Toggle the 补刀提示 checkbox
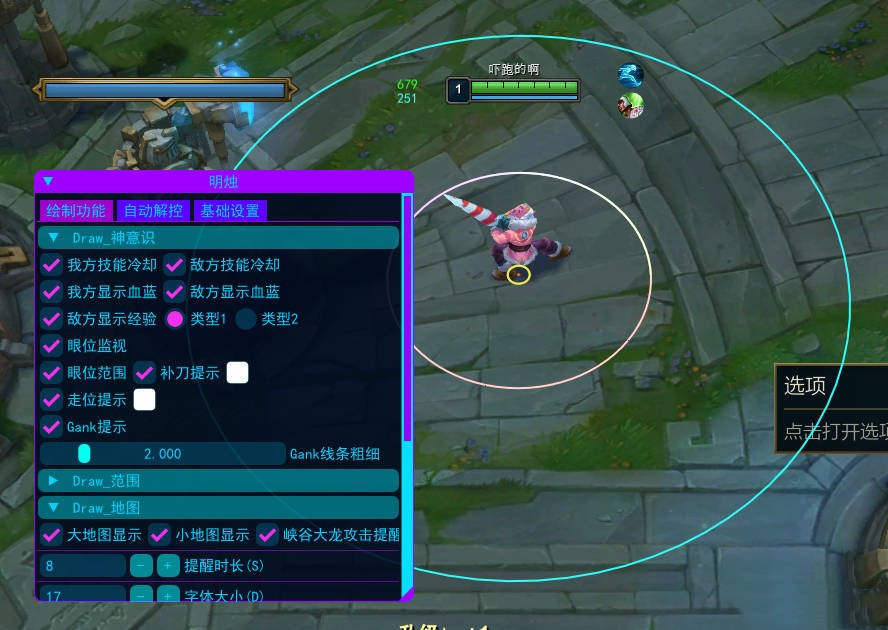Image resolution: width=888 pixels, height=630 pixels. (145, 373)
